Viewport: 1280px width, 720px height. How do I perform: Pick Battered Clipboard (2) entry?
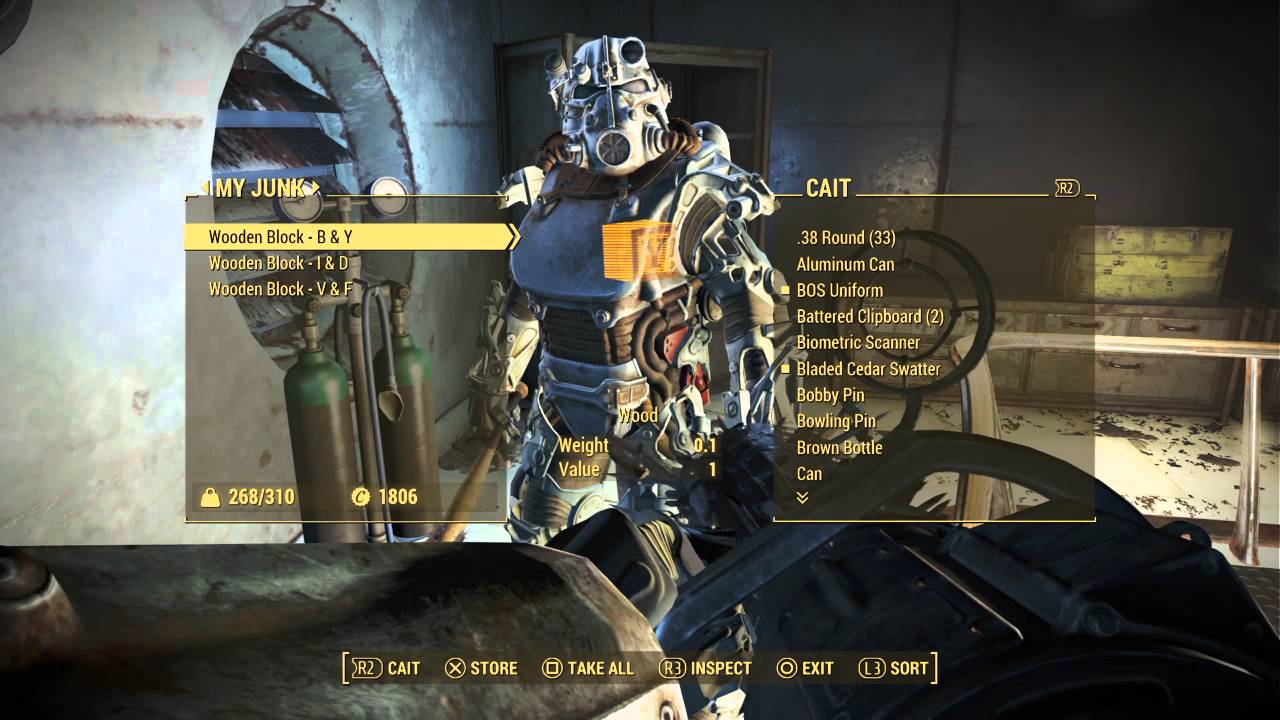pos(869,316)
